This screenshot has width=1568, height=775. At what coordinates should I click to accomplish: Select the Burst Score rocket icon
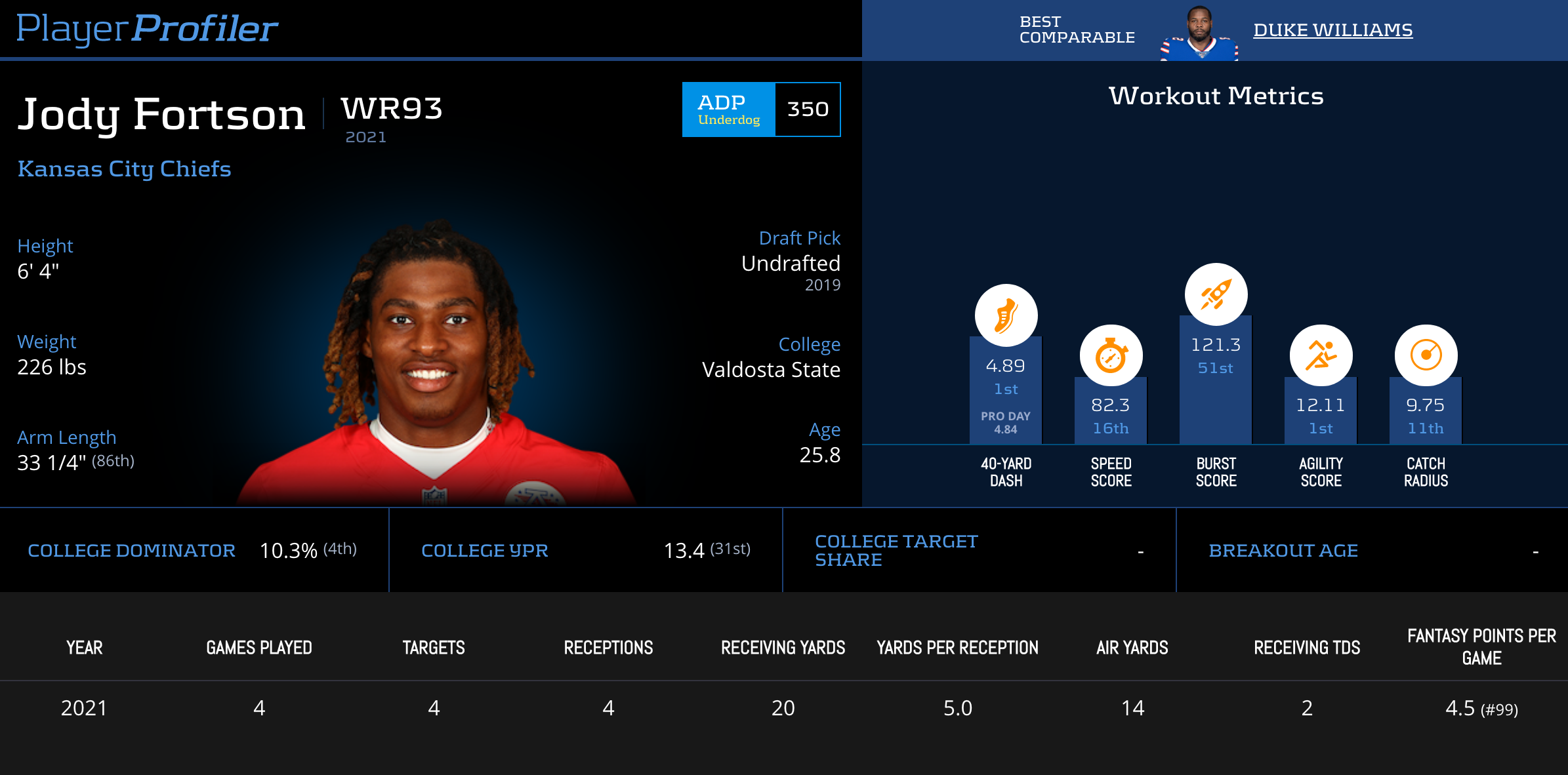coord(1216,294)
